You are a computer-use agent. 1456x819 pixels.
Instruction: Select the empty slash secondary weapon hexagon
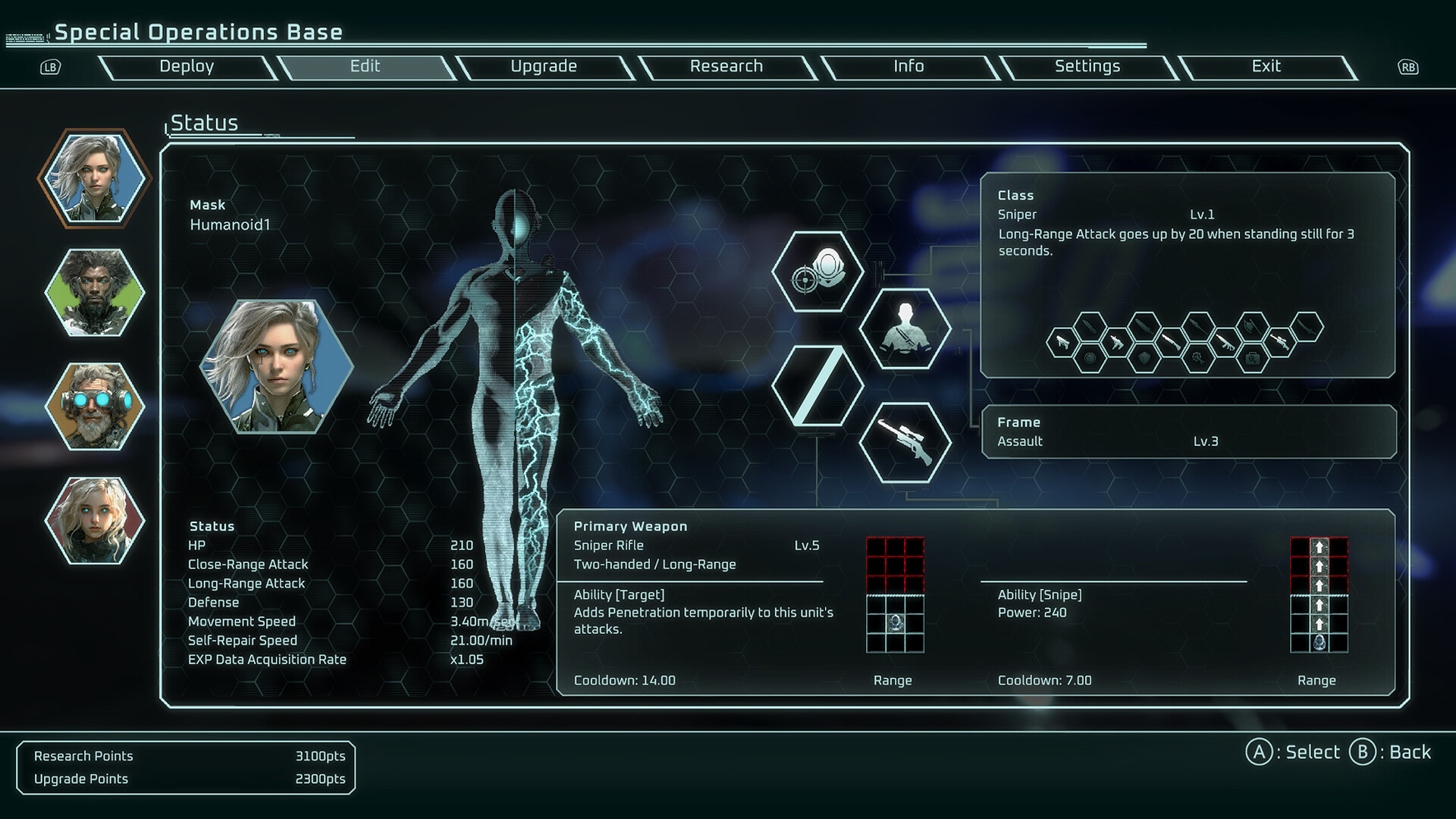tap(819, 387)
